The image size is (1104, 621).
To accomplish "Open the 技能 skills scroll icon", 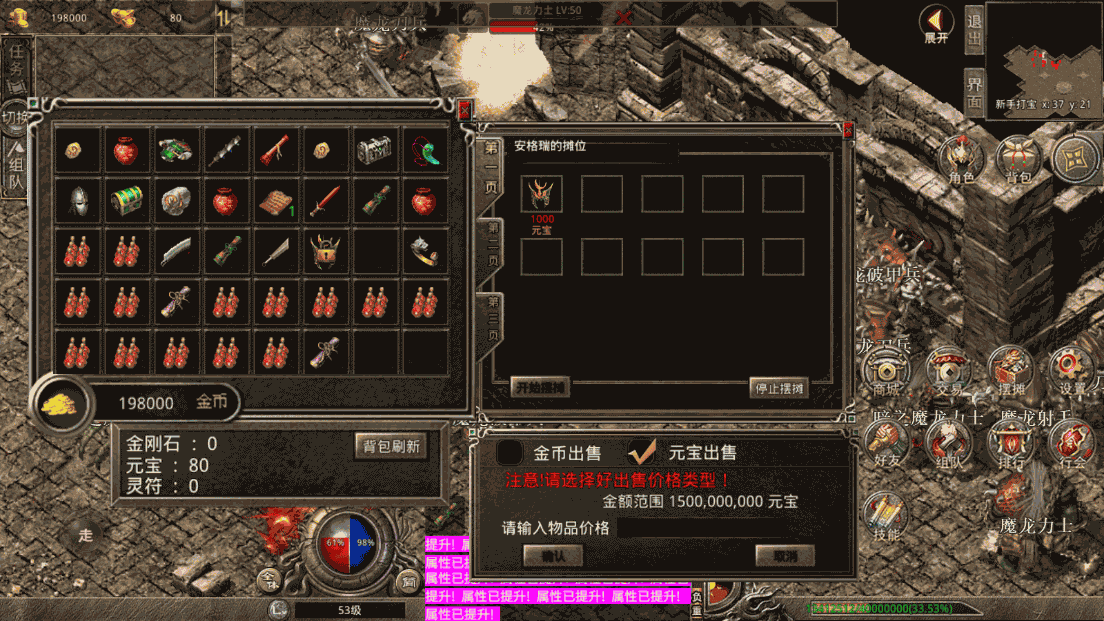I will 885,516.
